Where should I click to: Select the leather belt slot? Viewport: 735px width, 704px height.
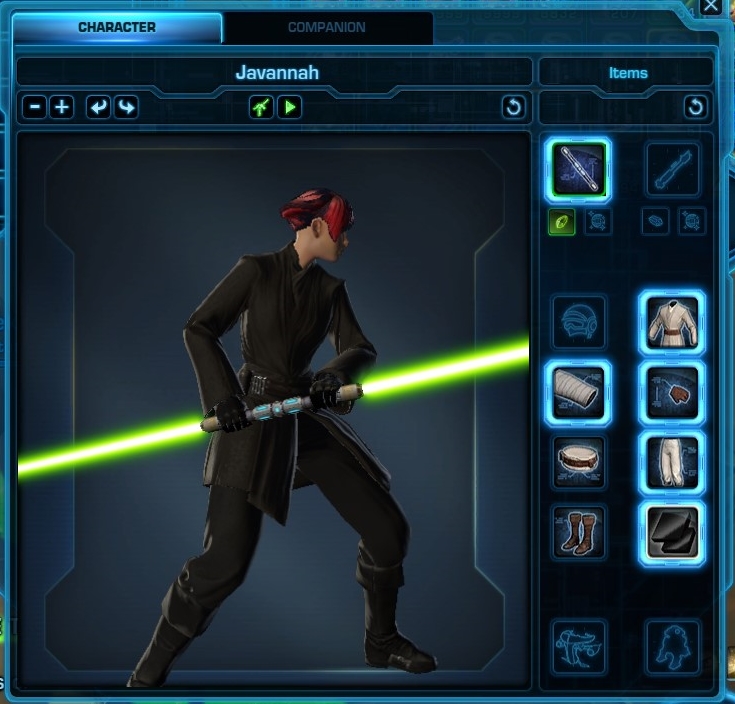coord(579,462)
